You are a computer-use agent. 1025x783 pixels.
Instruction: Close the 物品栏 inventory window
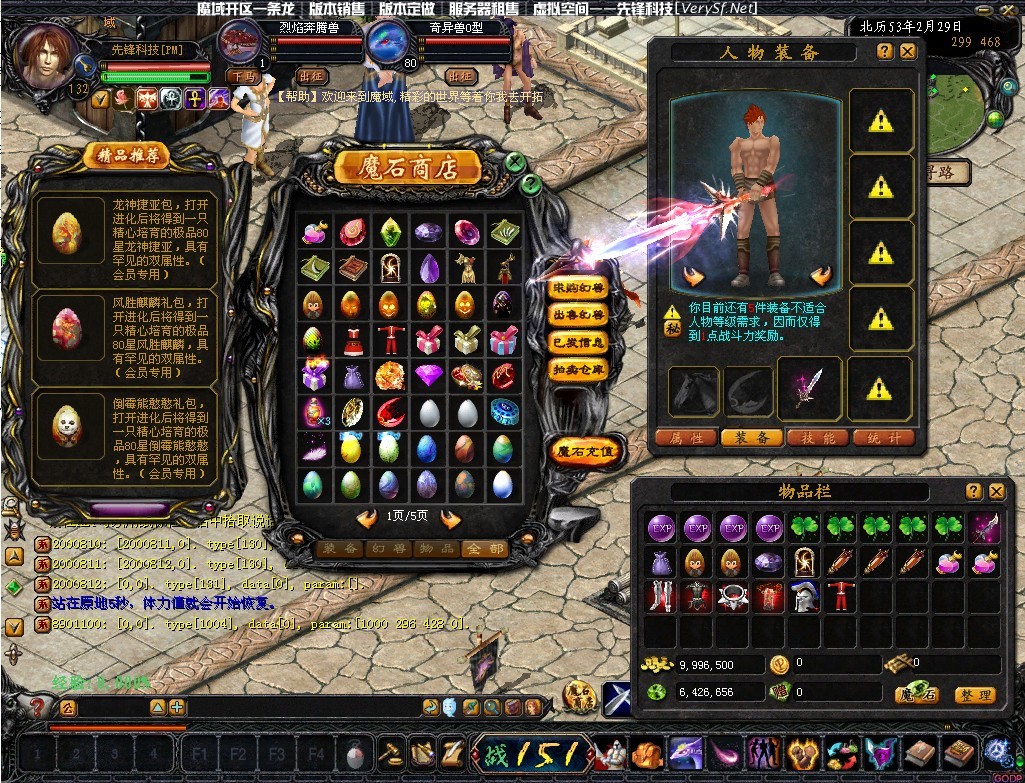[996, 491]
